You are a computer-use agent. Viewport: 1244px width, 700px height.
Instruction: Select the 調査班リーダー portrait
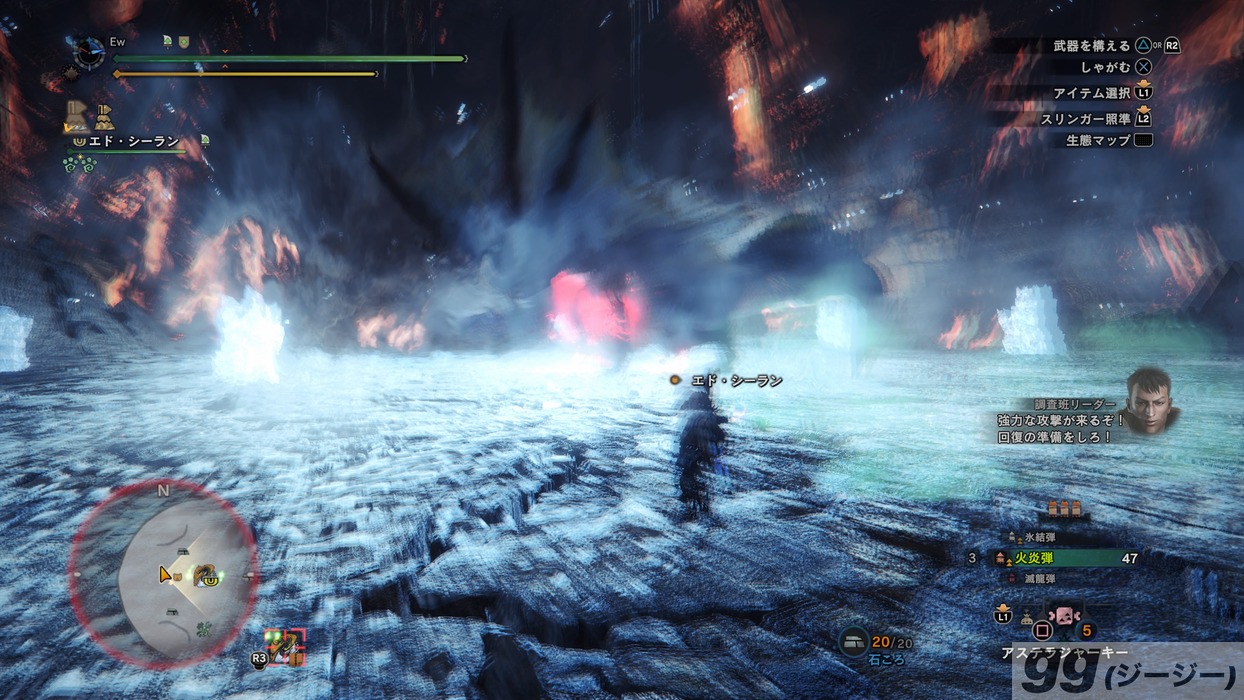[x=1153, y=399]
